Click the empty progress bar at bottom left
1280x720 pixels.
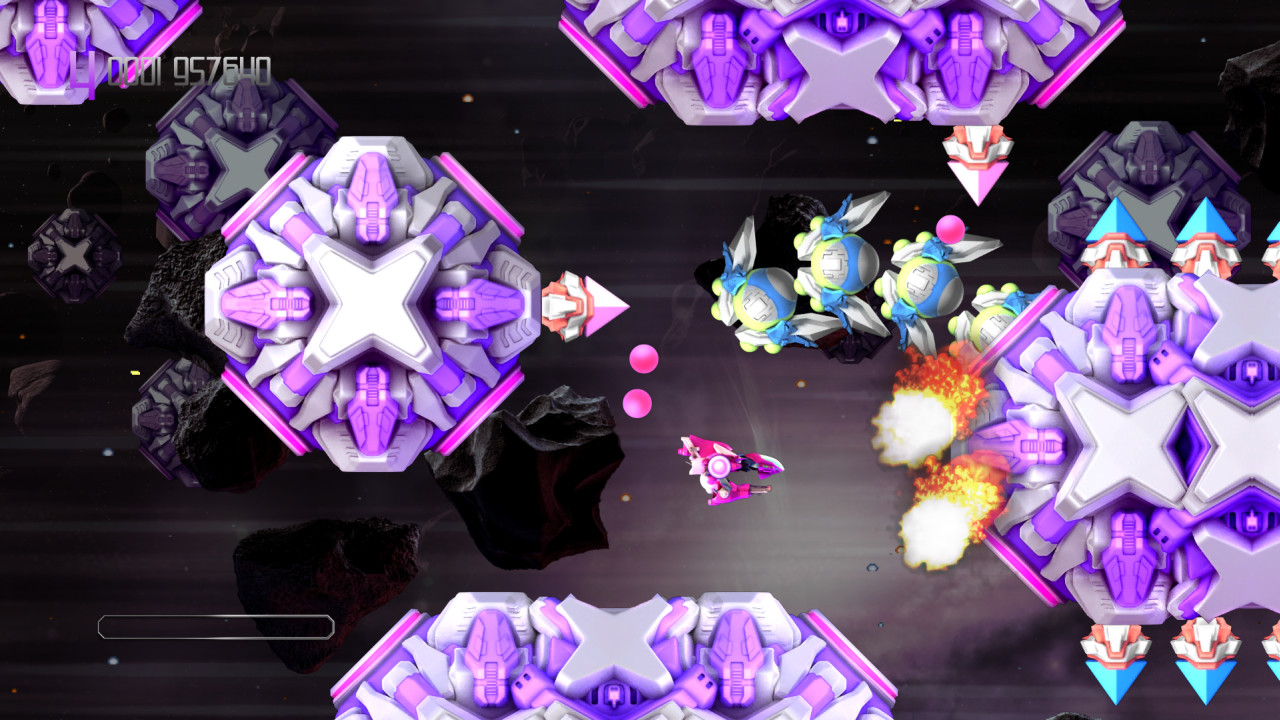[215, 627]
